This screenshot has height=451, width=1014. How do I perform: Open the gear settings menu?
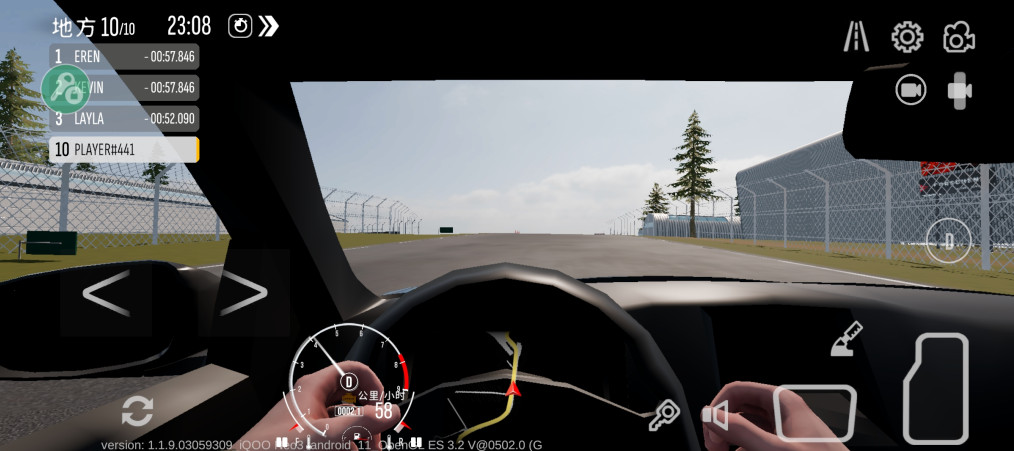point(907,37)
